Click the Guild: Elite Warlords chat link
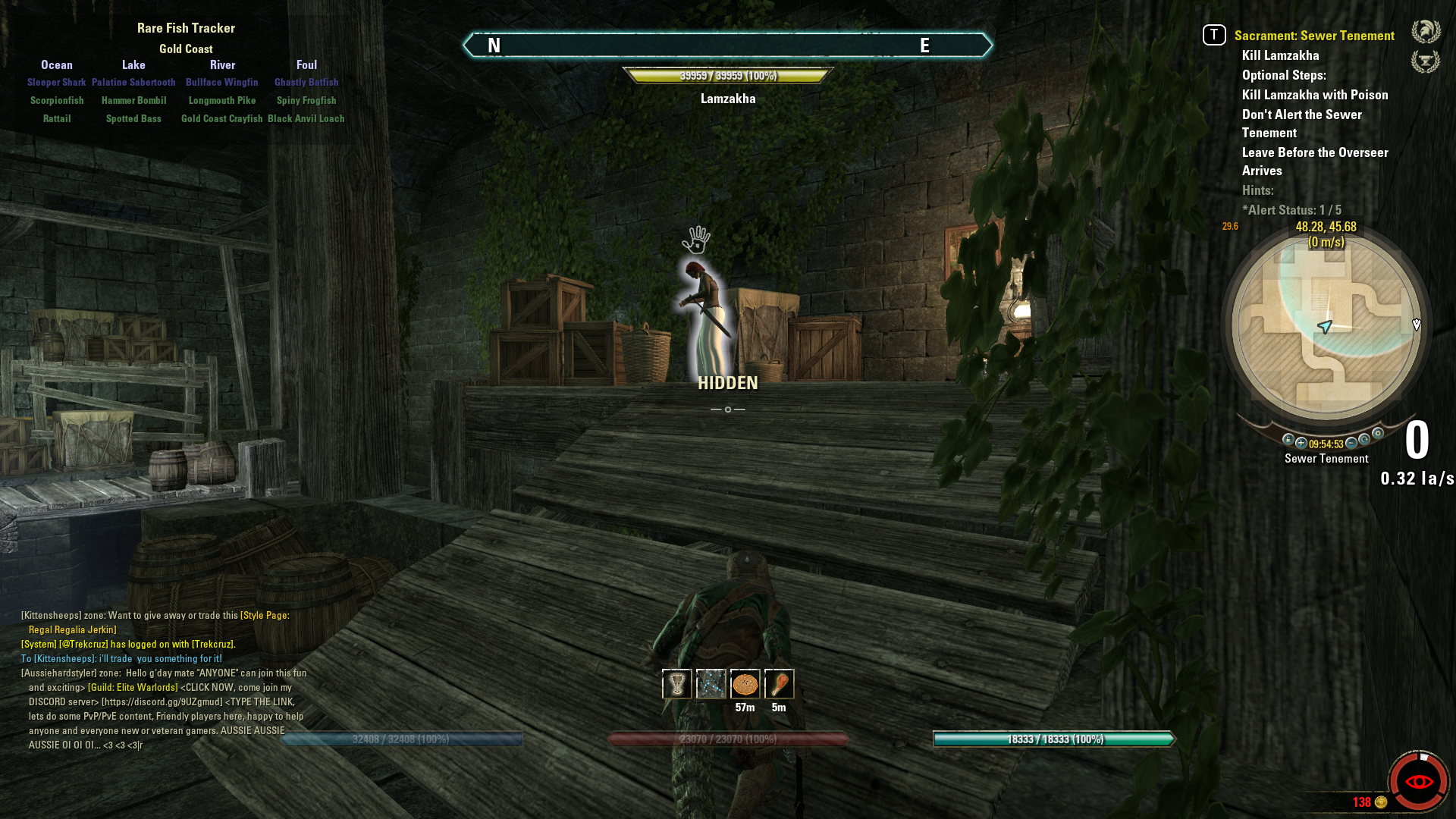 pos(133,688)
